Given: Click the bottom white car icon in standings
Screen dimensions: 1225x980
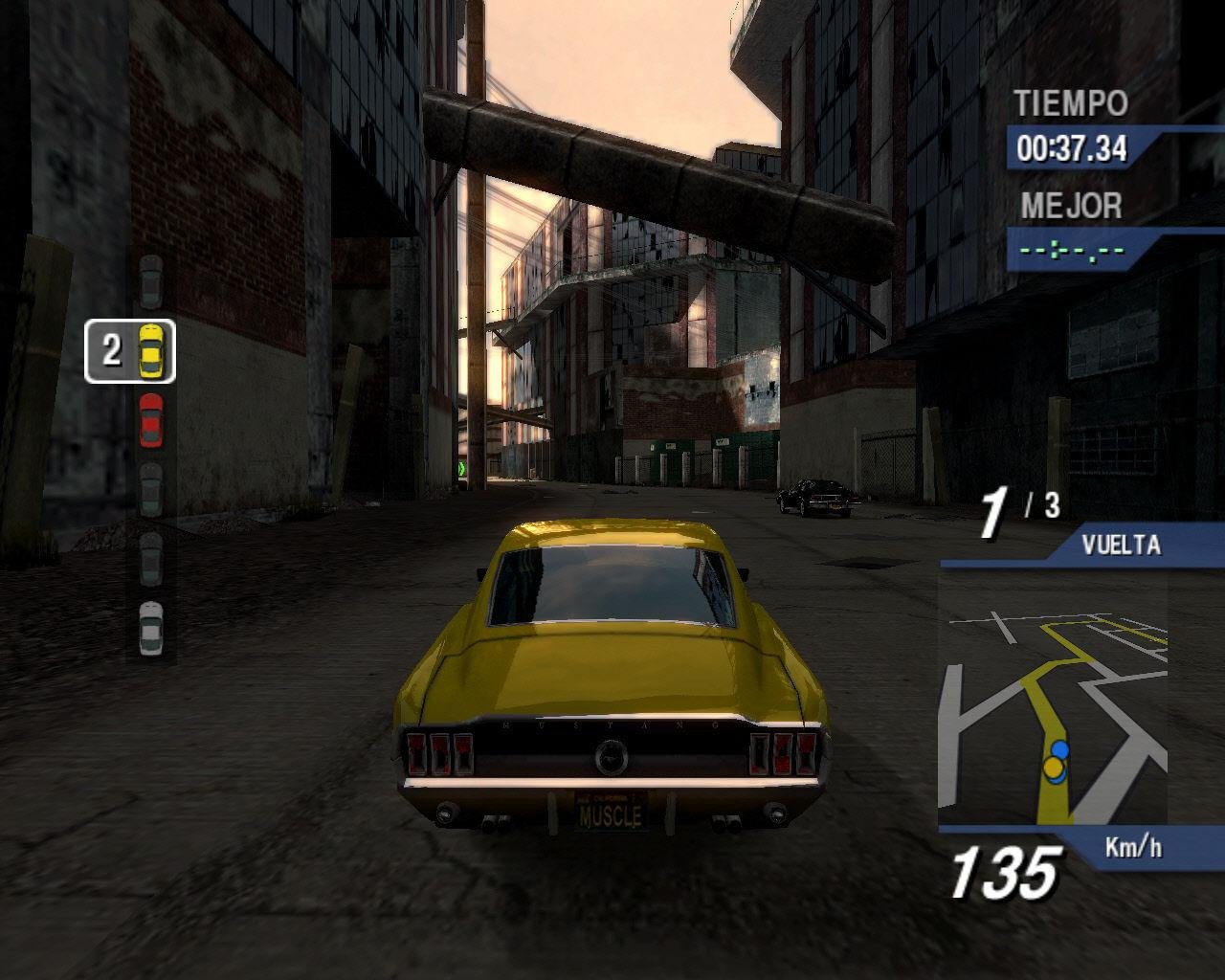Looking at the screenshot, I should pos(151,626).
